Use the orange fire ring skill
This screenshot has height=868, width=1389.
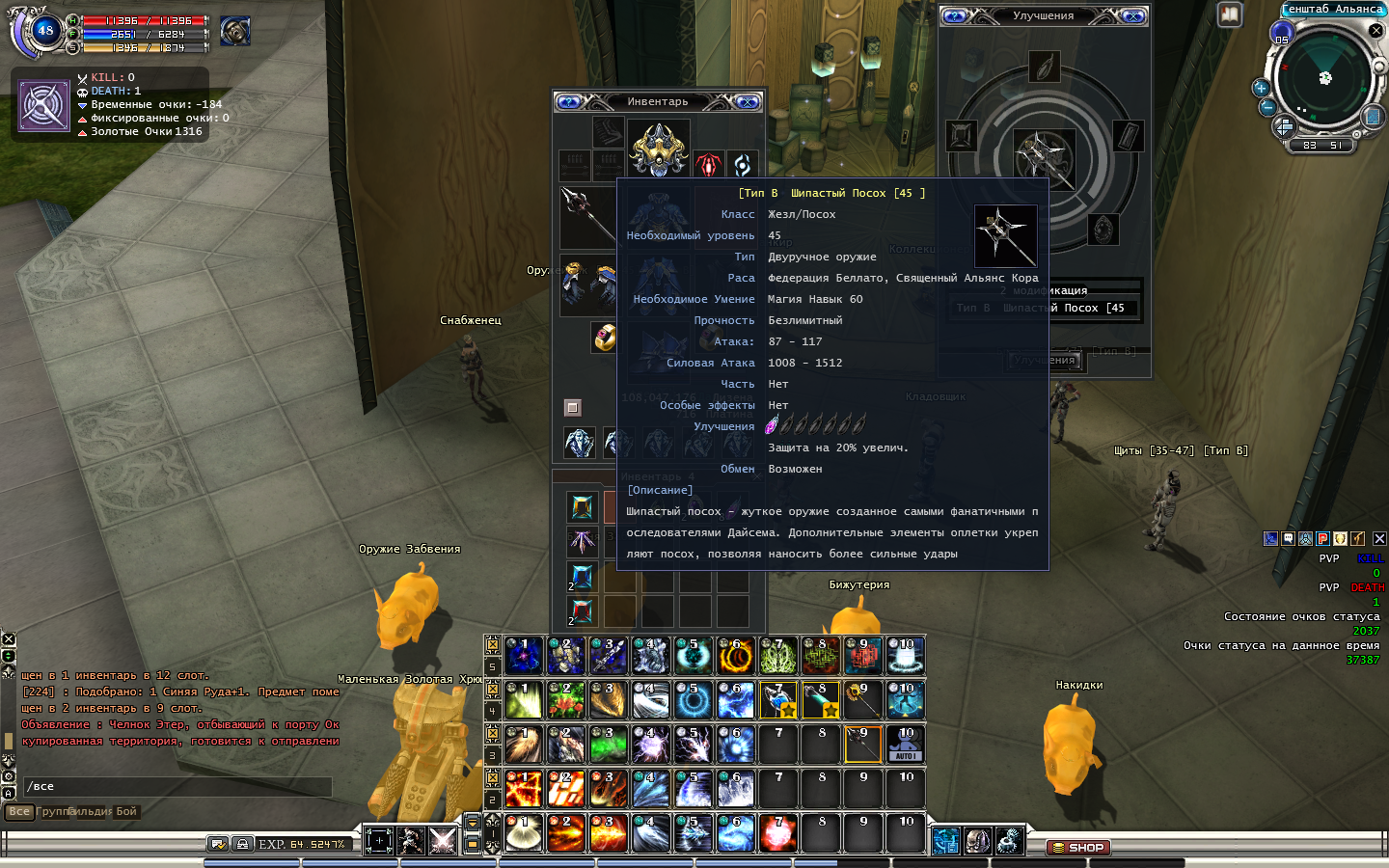[735, 656]
